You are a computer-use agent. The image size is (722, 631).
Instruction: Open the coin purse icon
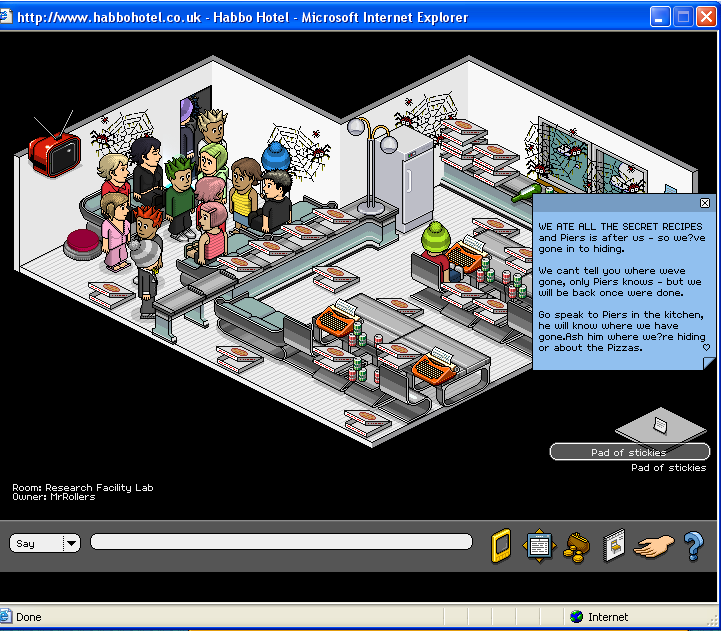pyautogui.click(x=578, y=546)
